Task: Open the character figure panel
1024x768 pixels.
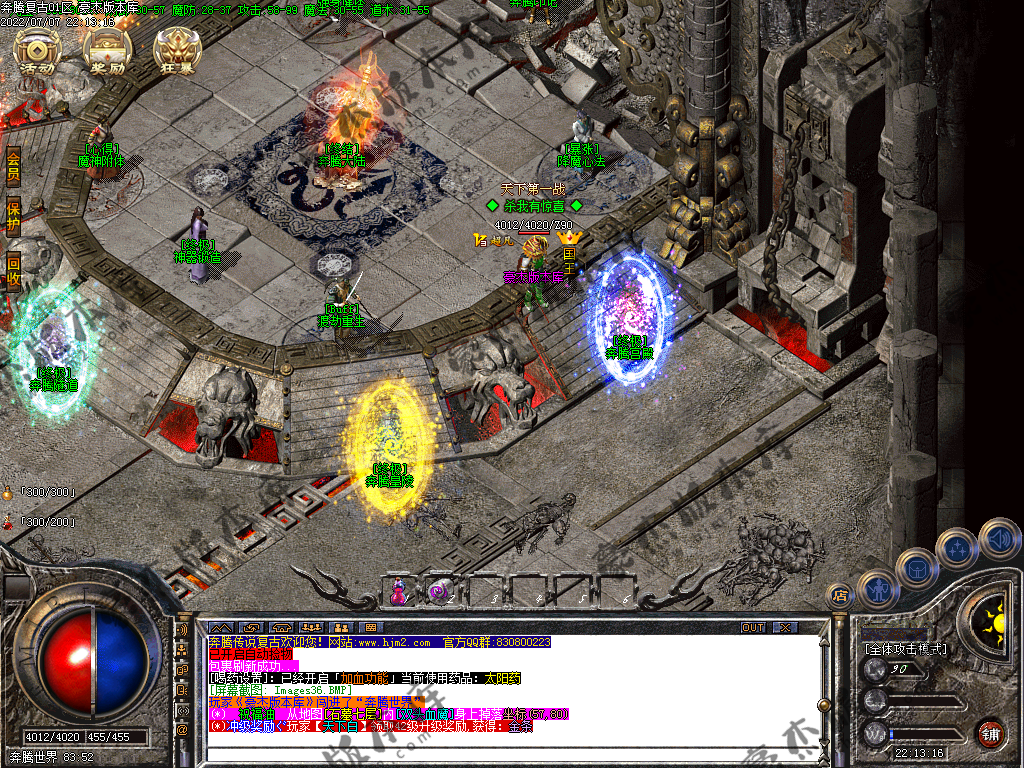Action: tap(877, 589)
